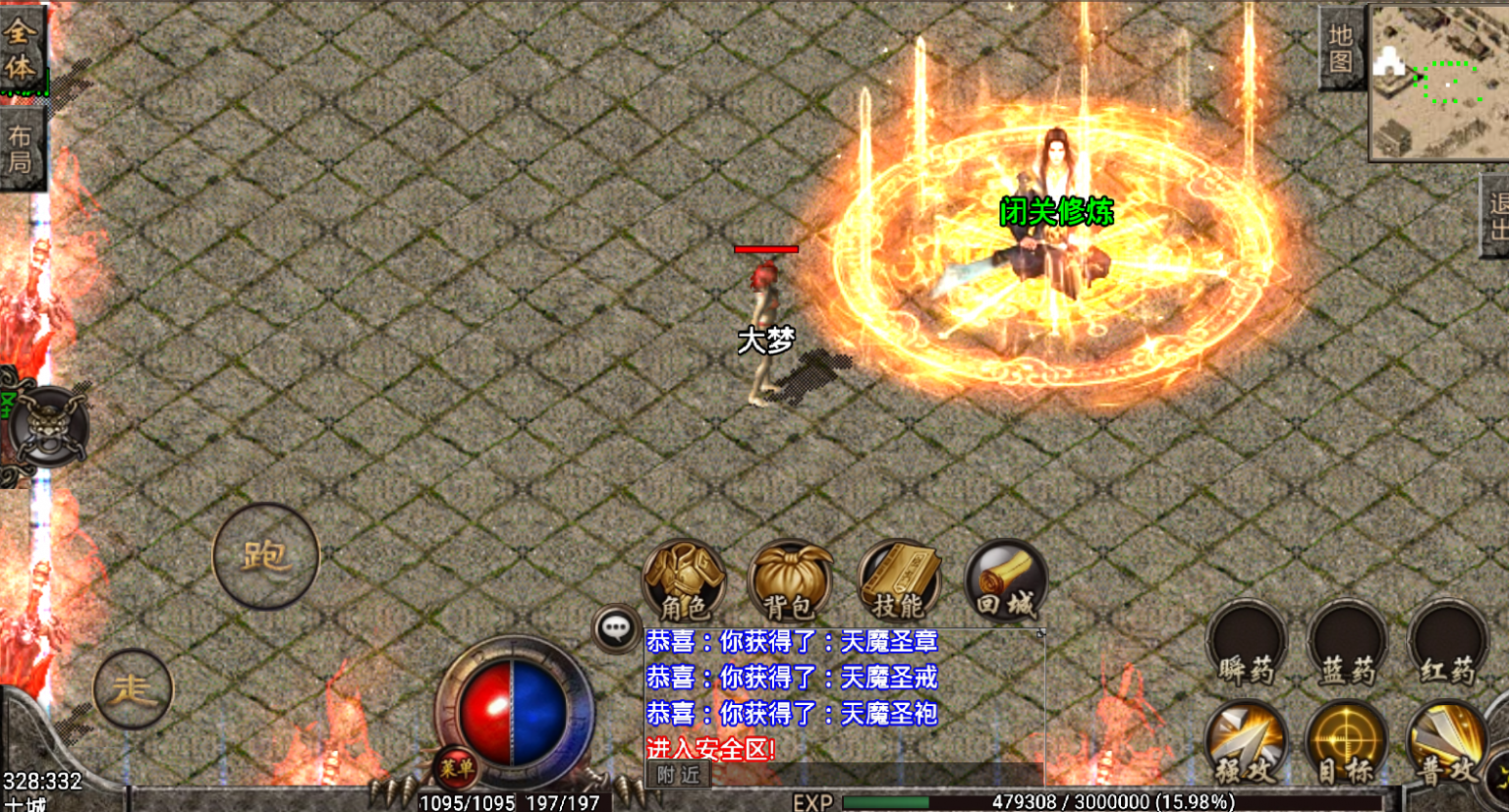Use the 回城 return-to-town scroll
Viewport: 1509px width, 812px height.
pyautogui.click(x=1004, y=579)
